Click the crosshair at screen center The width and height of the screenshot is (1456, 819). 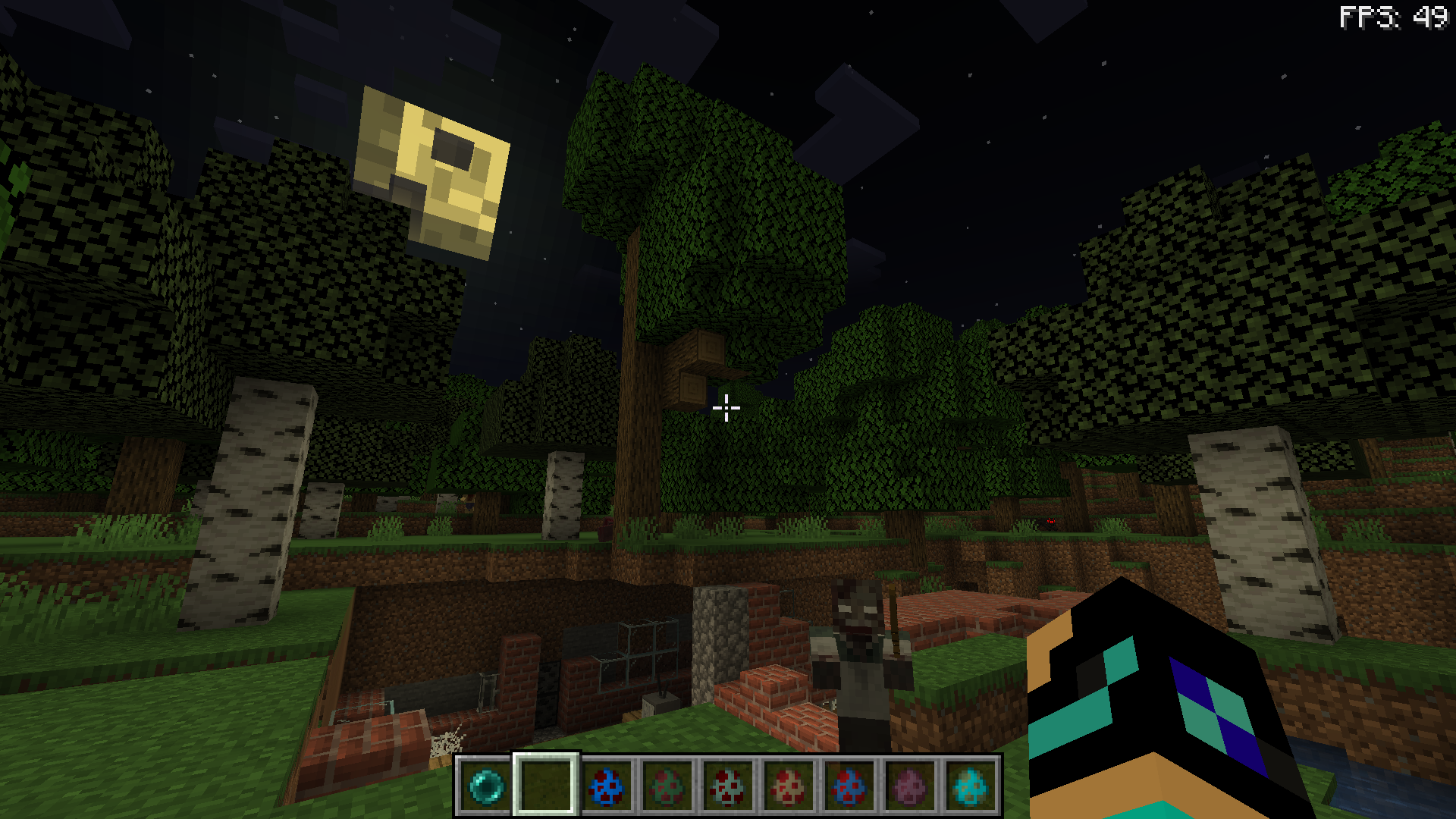coord(727,409)
